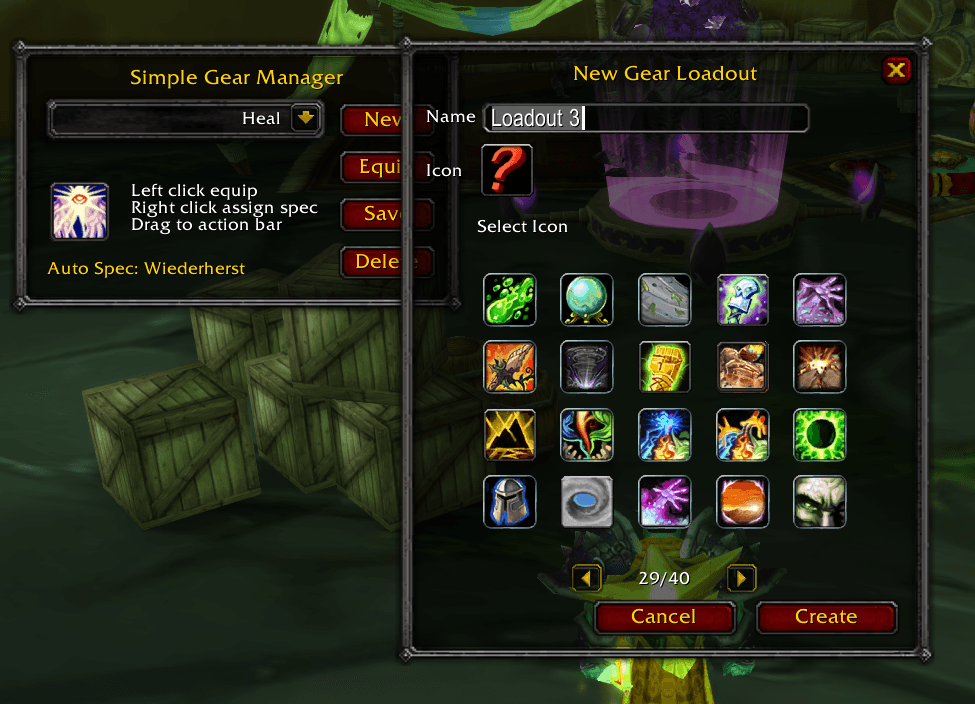The height and width of the screenshot is (704, 975).
Task: Pick the green-eyed pale face icon
Action: 819,501
